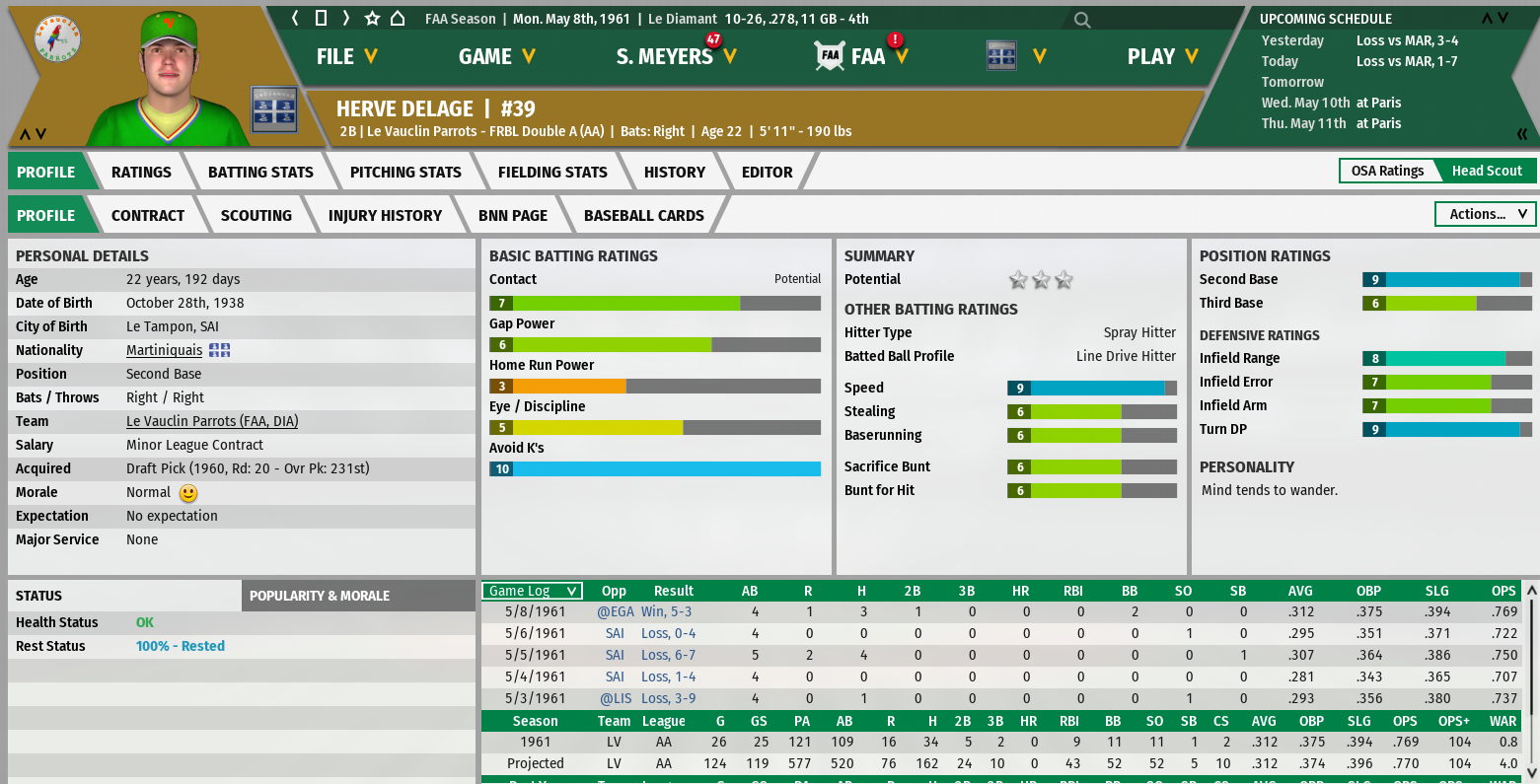Switch to the RATINGS tab
The height and width of the screenshot is (784, 1540).
pos(141,172)
